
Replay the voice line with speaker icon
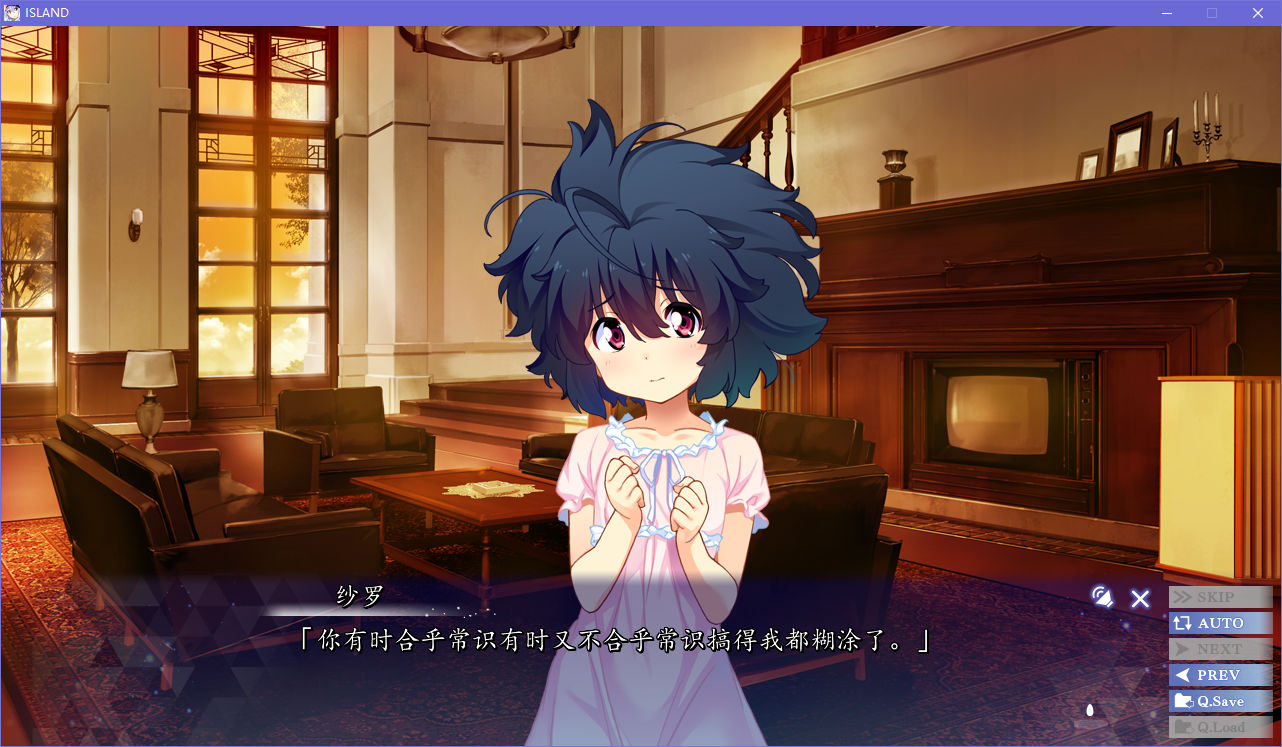pos(1102,598)
